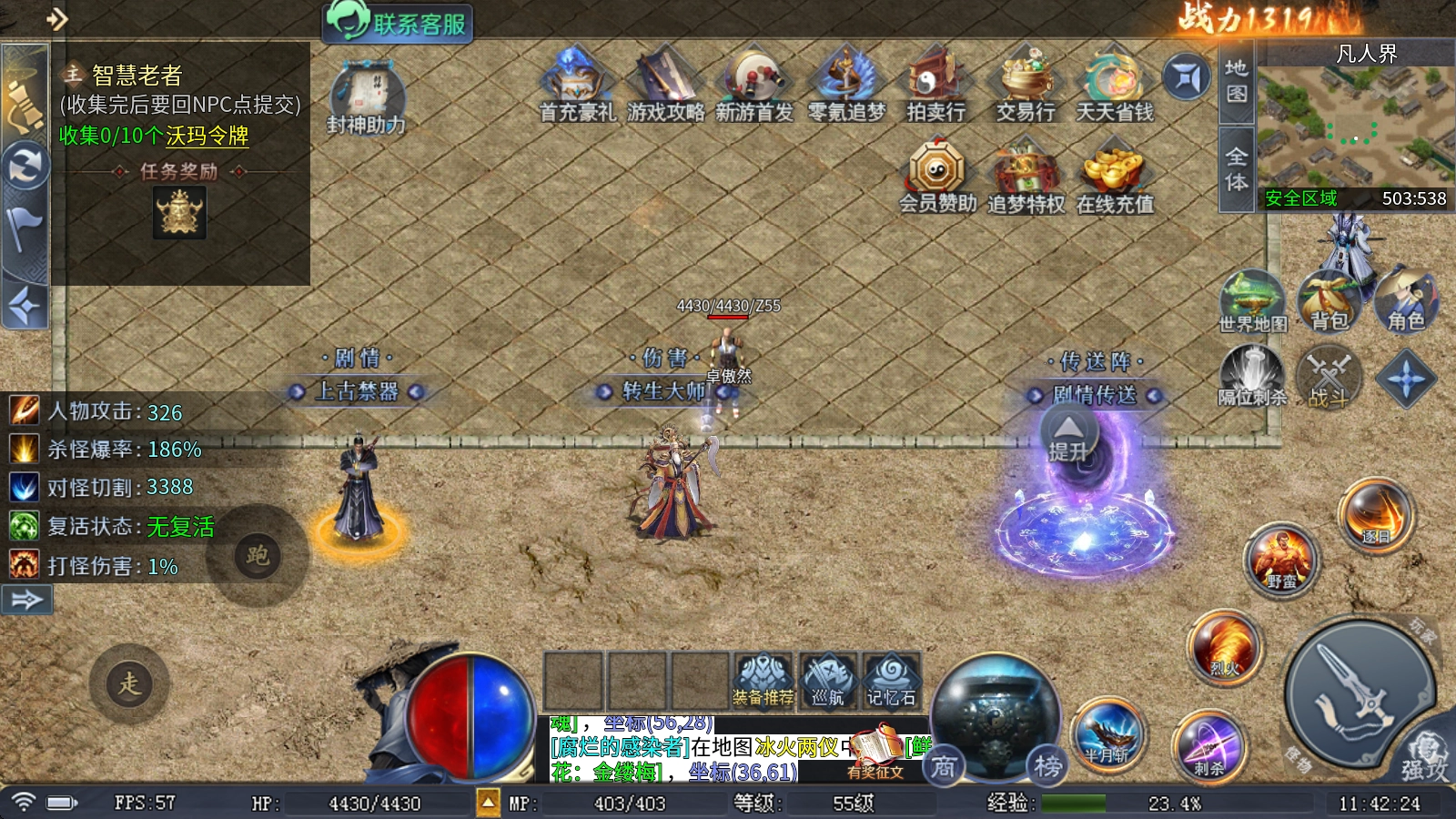Open the 世界地图 world map

(x=1252, y=301)
